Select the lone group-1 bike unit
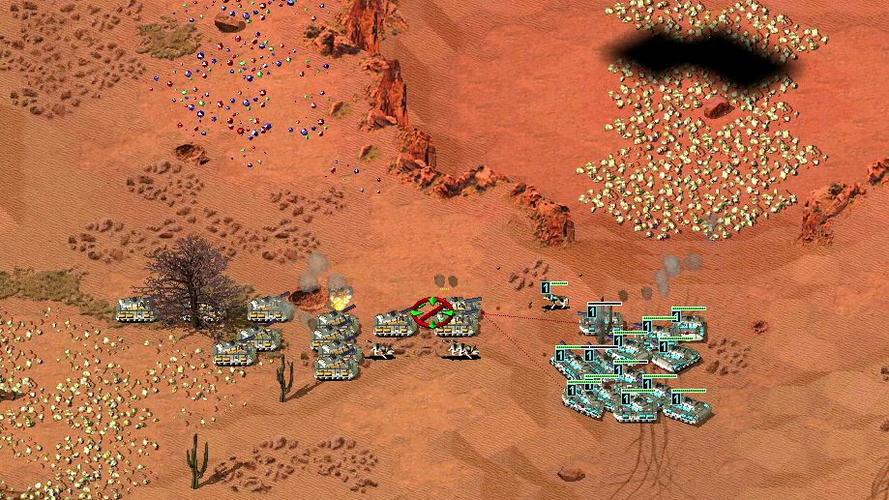This screenshot has width=889, height=500. pyautogui.click(x=556, y=300)
